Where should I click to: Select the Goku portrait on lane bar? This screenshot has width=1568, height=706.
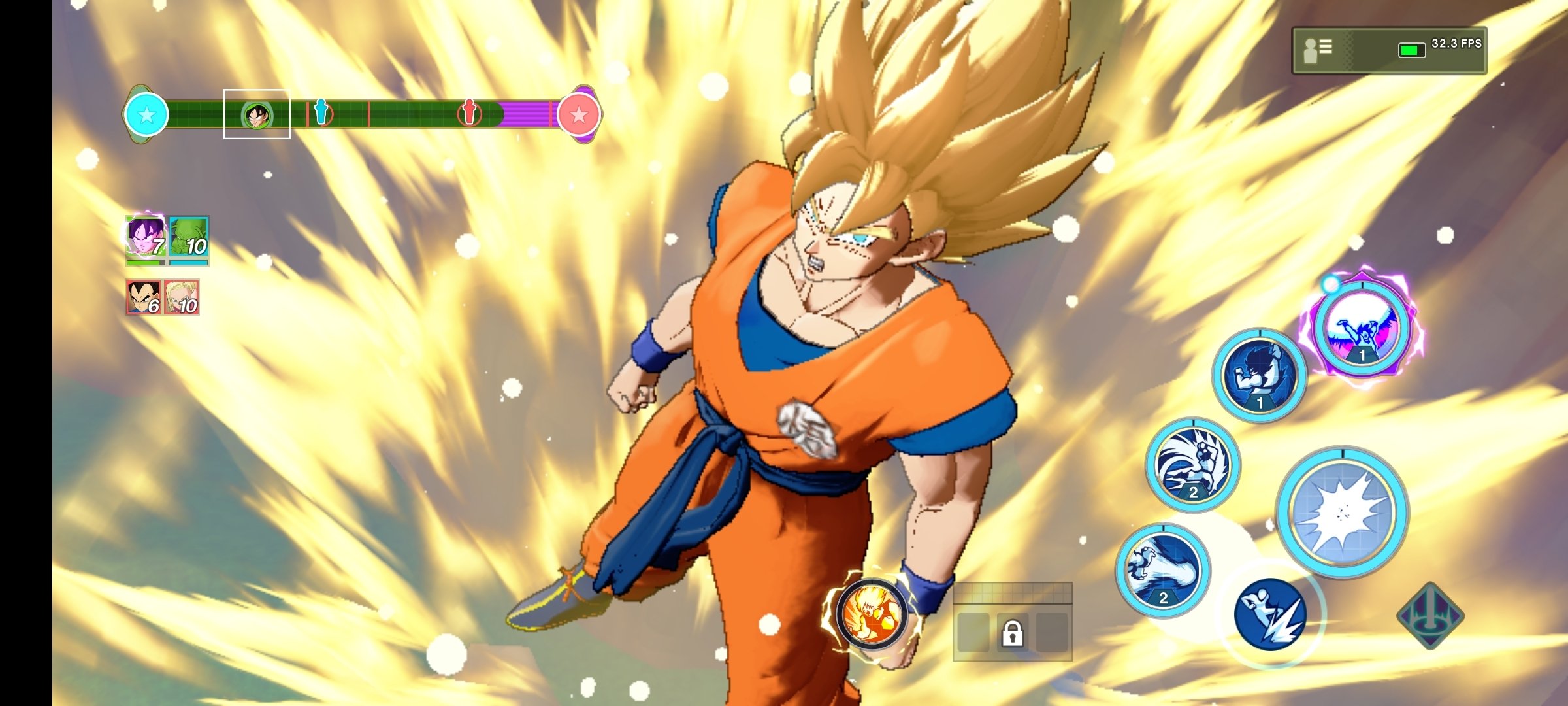257,115
